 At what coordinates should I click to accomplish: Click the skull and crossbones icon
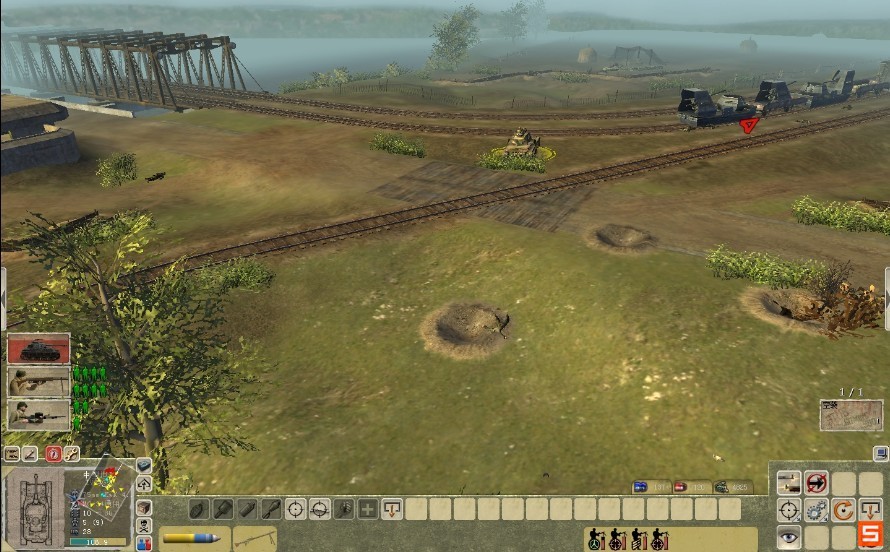coord(144,526)
